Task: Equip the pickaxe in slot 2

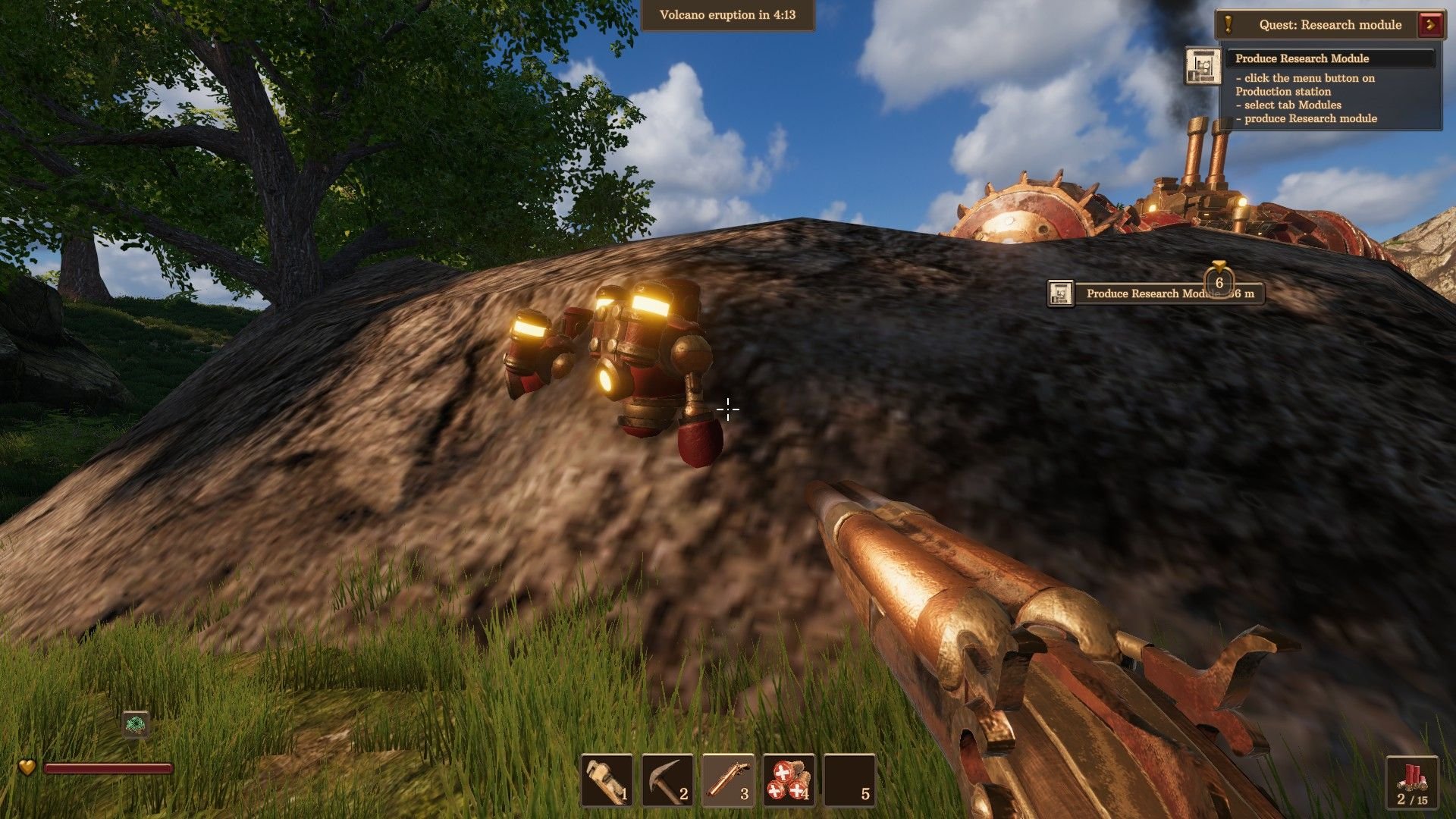Action: (667, 780)
